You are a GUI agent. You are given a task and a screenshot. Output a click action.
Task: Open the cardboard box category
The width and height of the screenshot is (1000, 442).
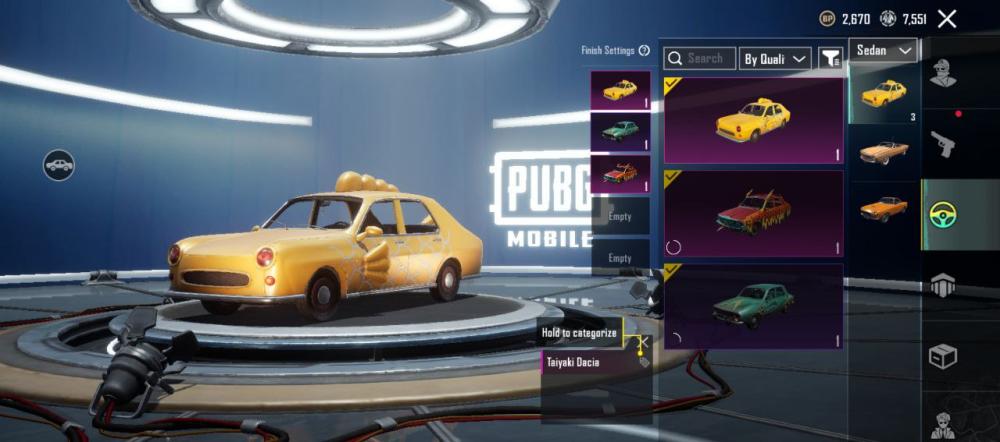(942, 356)
